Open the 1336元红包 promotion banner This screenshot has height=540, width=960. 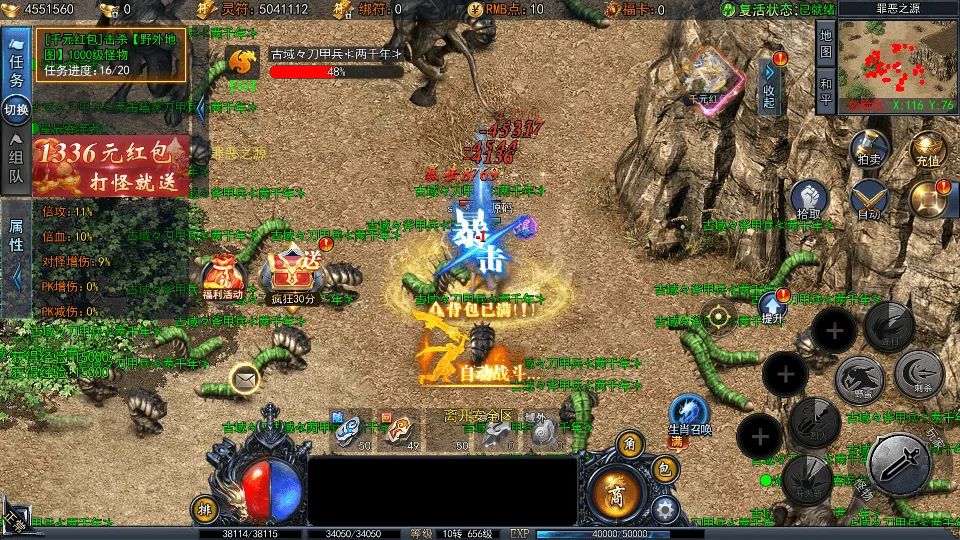pyautogui.click(x=111, y=165)
